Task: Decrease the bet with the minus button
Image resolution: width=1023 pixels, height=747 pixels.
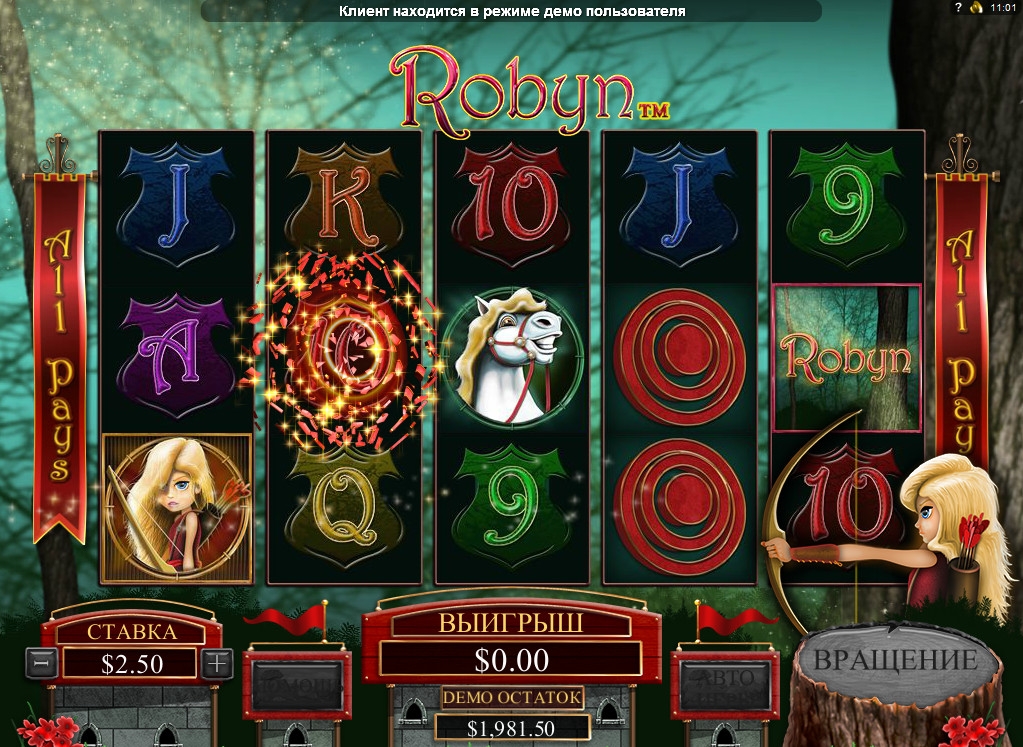Action: click(x=41, y=662)
